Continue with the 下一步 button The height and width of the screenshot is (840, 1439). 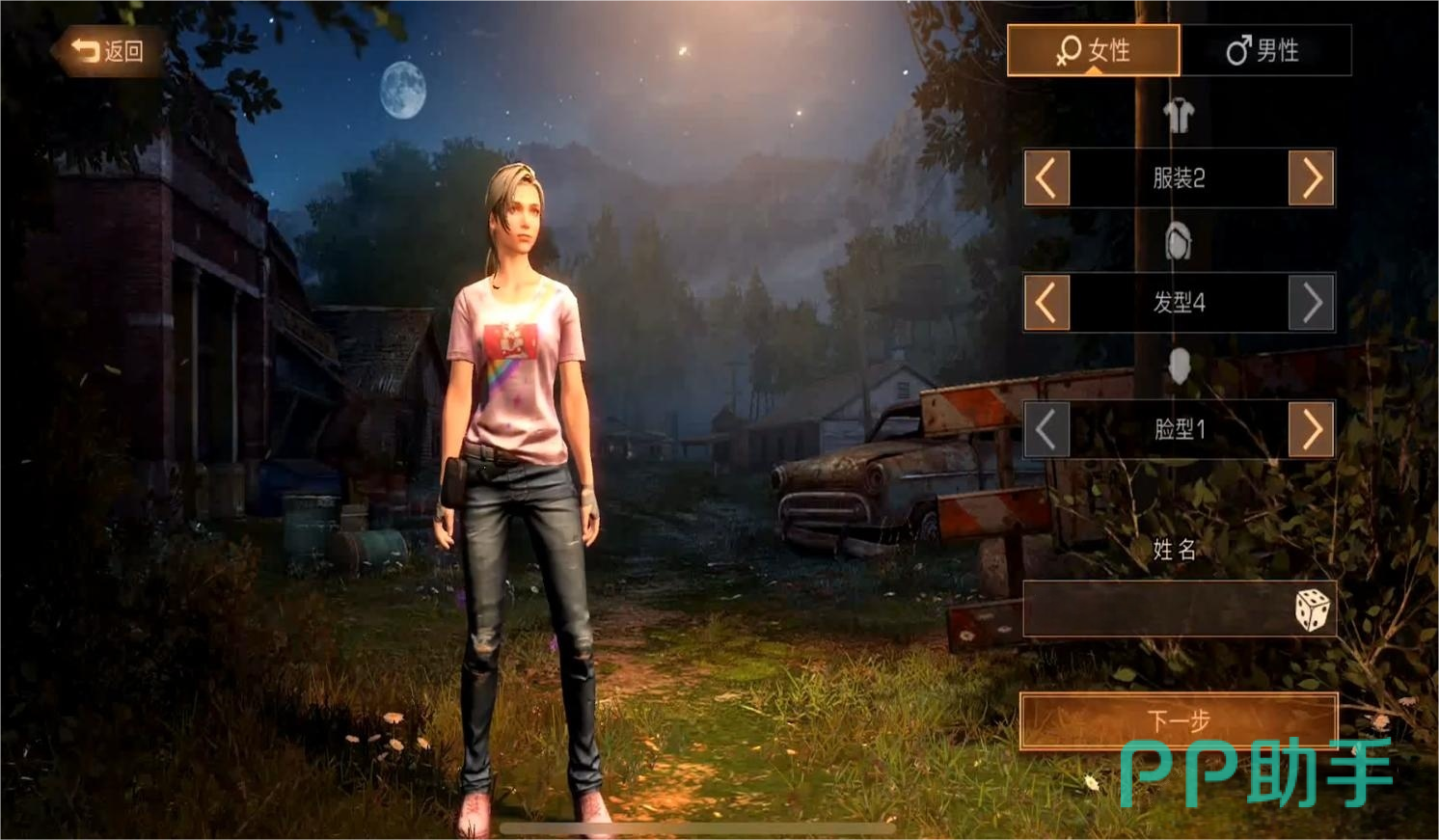[x=1179, y=720]
